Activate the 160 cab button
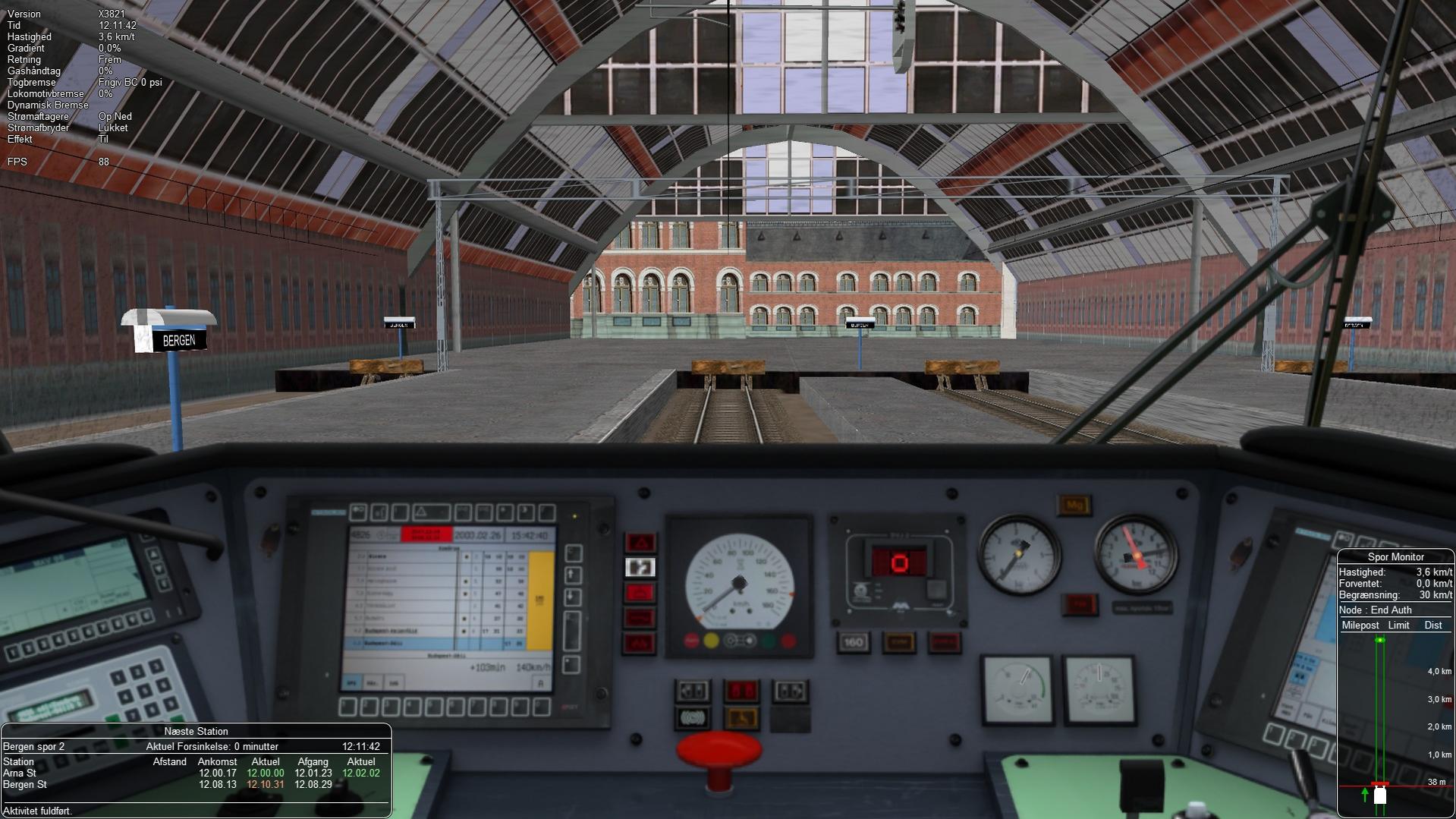1456x819 pixels. coord(853,642)
